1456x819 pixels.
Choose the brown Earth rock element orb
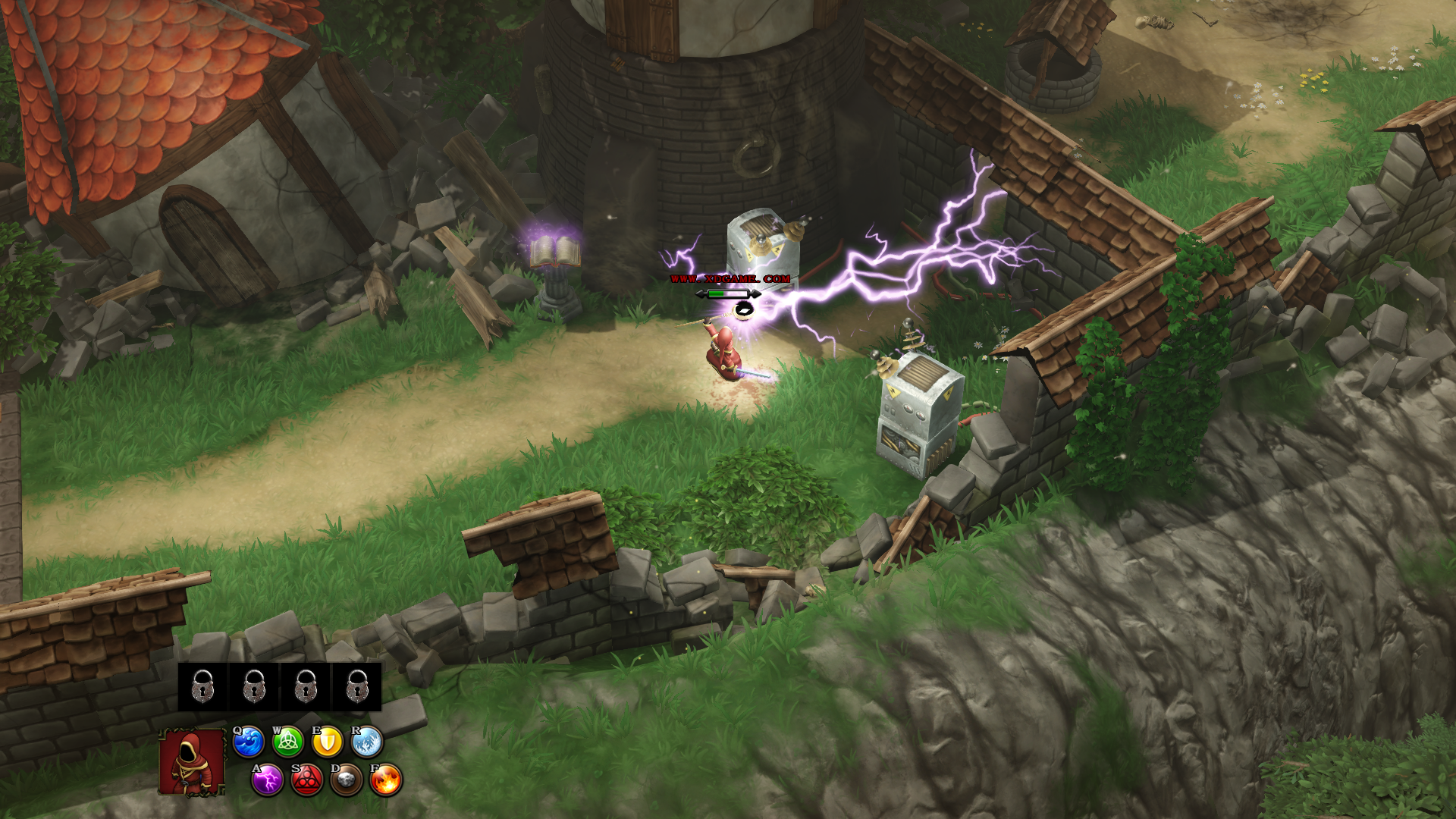(x=347, y=780)
